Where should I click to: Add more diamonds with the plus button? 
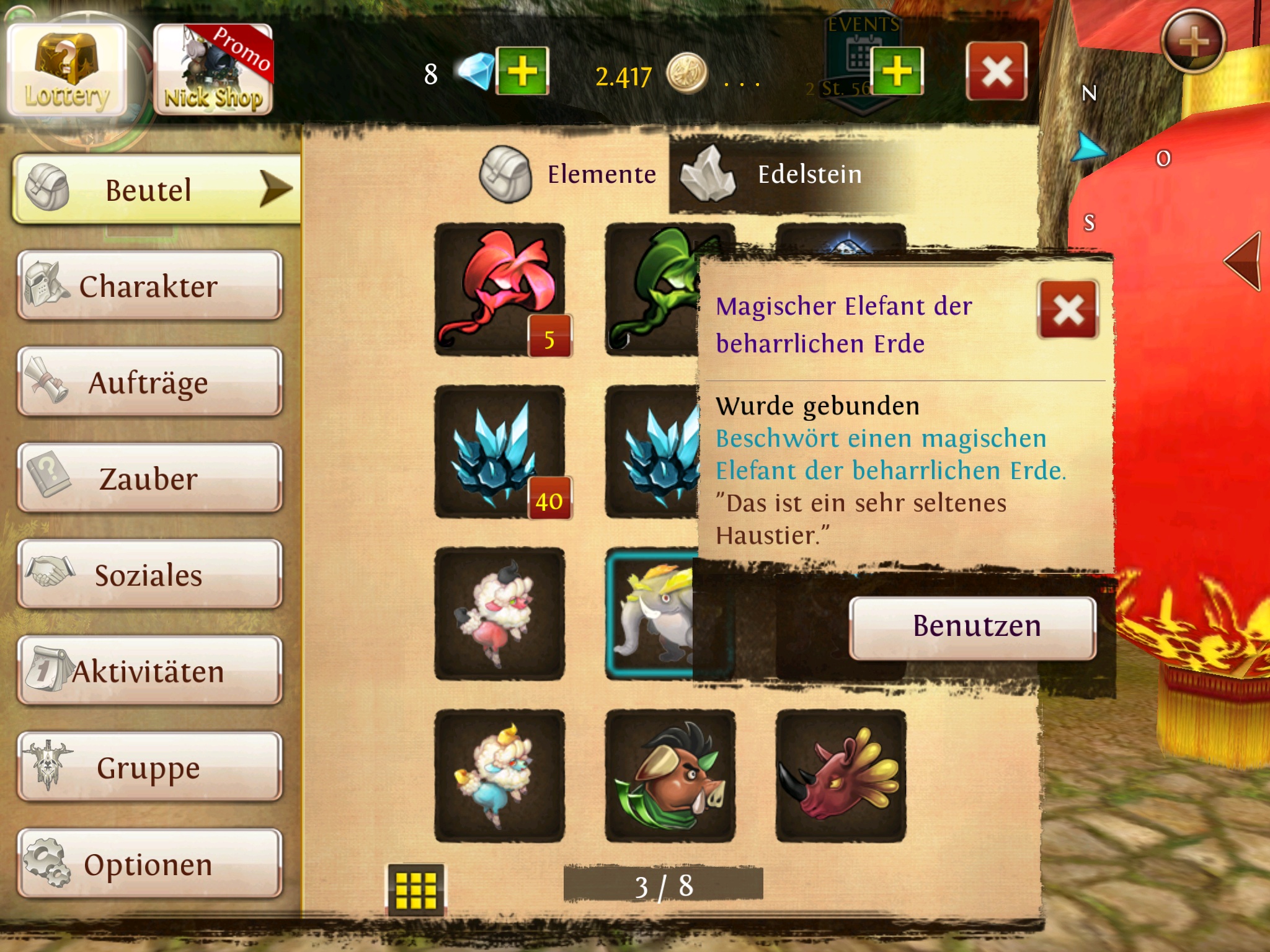pos(522,71)
